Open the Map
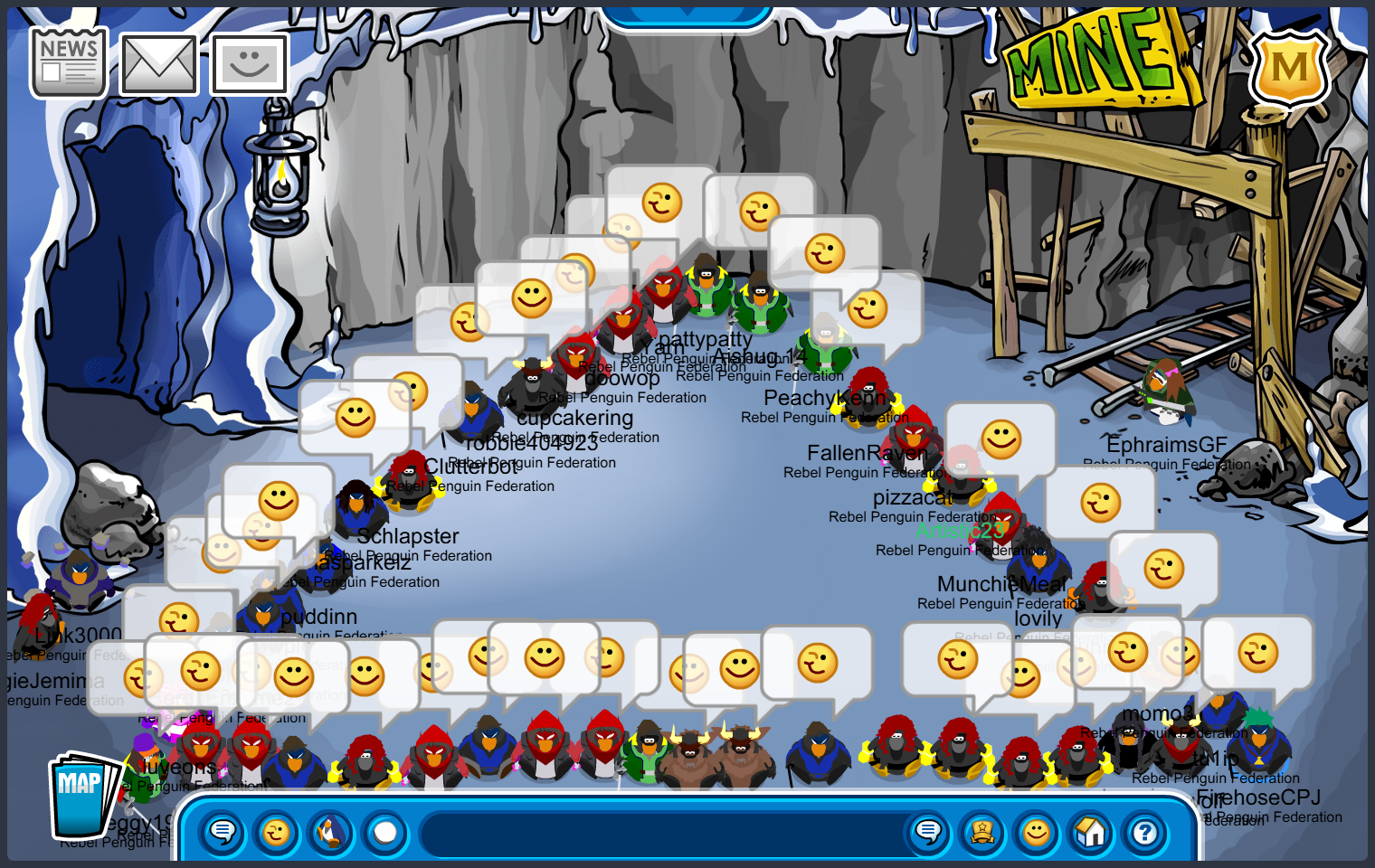Image resolution: width=1375 pixels, height=868 pixels. (x=82, y=795)
